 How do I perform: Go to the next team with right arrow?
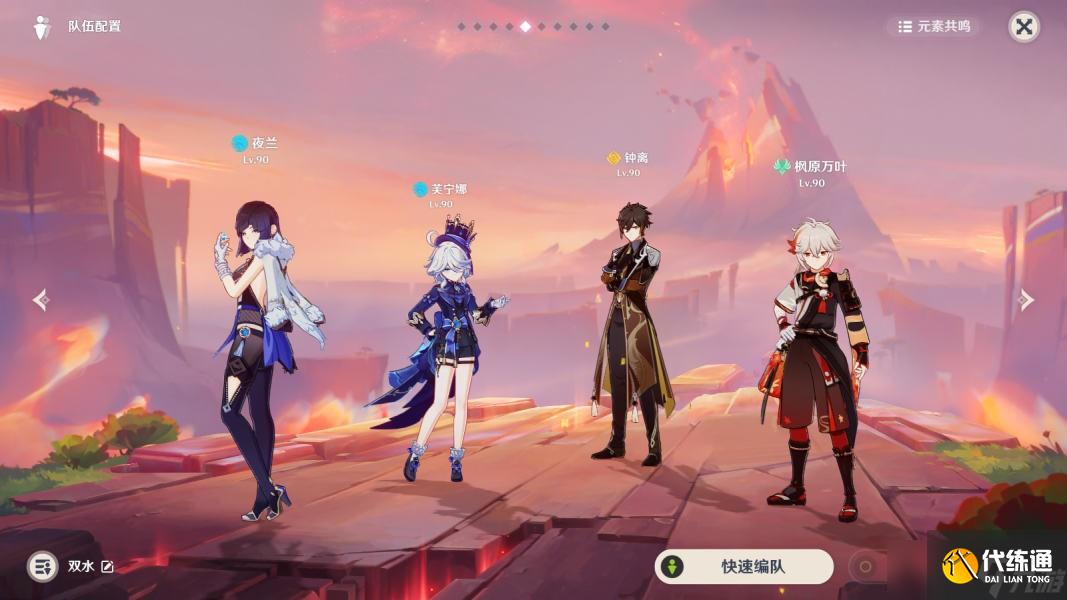tap(1025, 300)
